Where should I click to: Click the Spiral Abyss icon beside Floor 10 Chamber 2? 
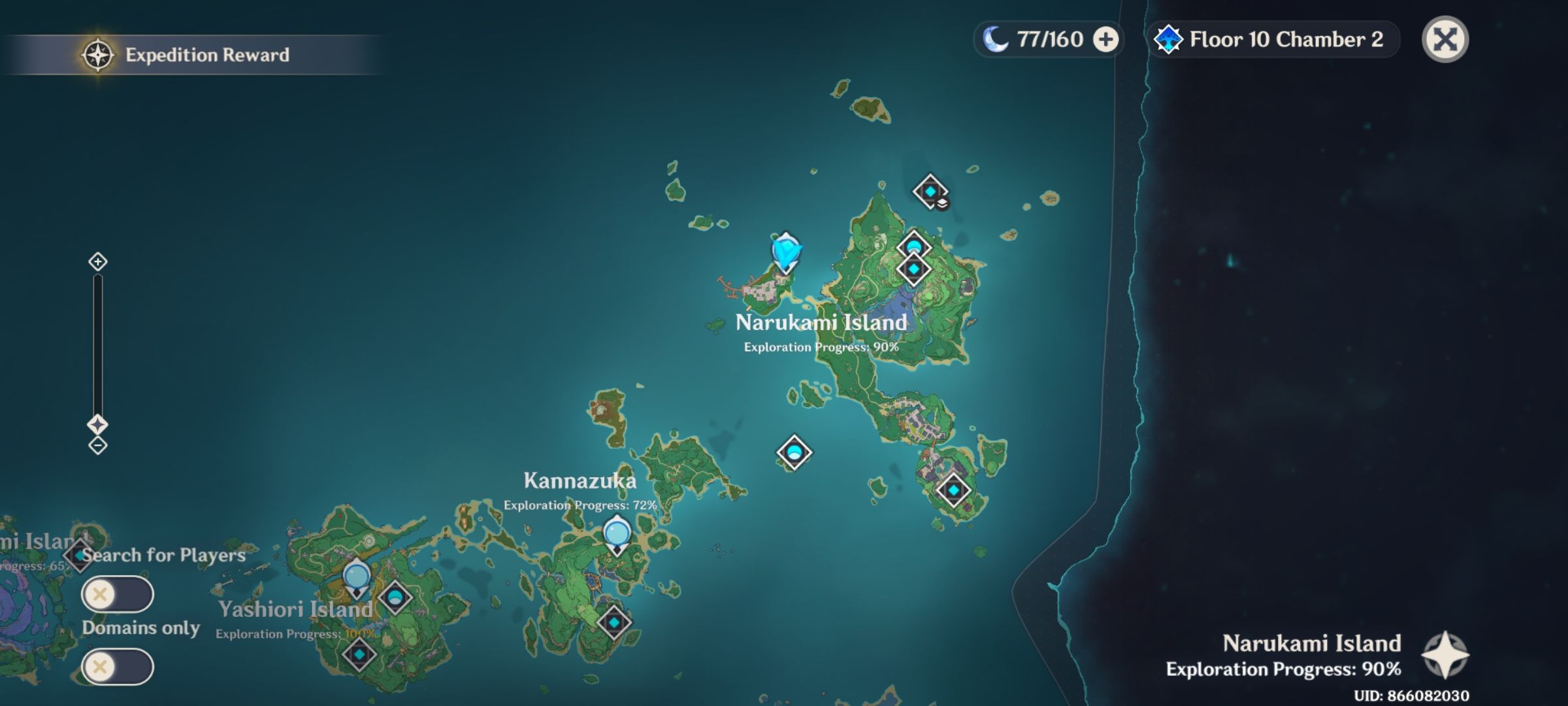tap(1169, 39)
